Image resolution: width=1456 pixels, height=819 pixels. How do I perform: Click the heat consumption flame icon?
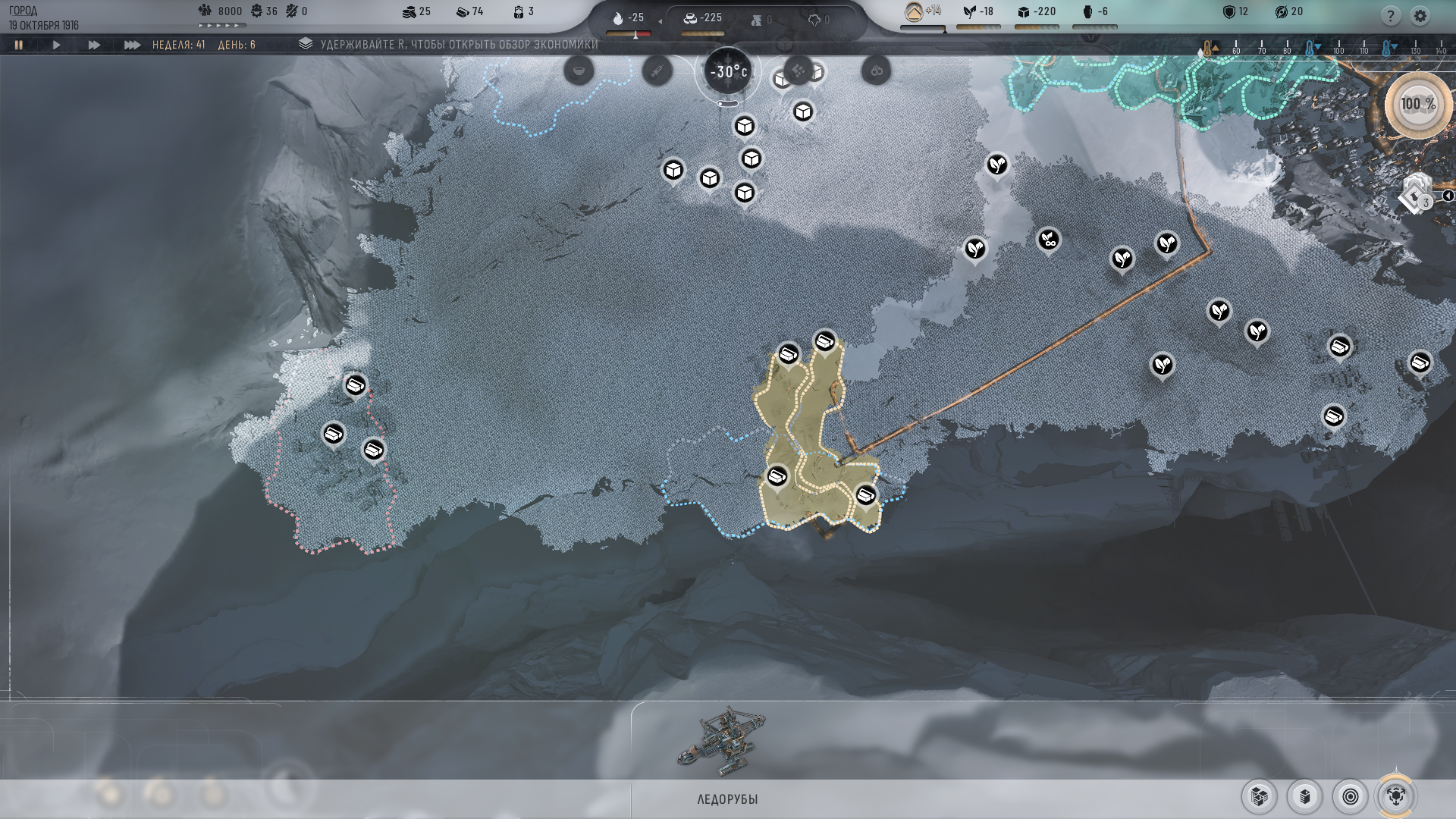(x=617, y=18)
